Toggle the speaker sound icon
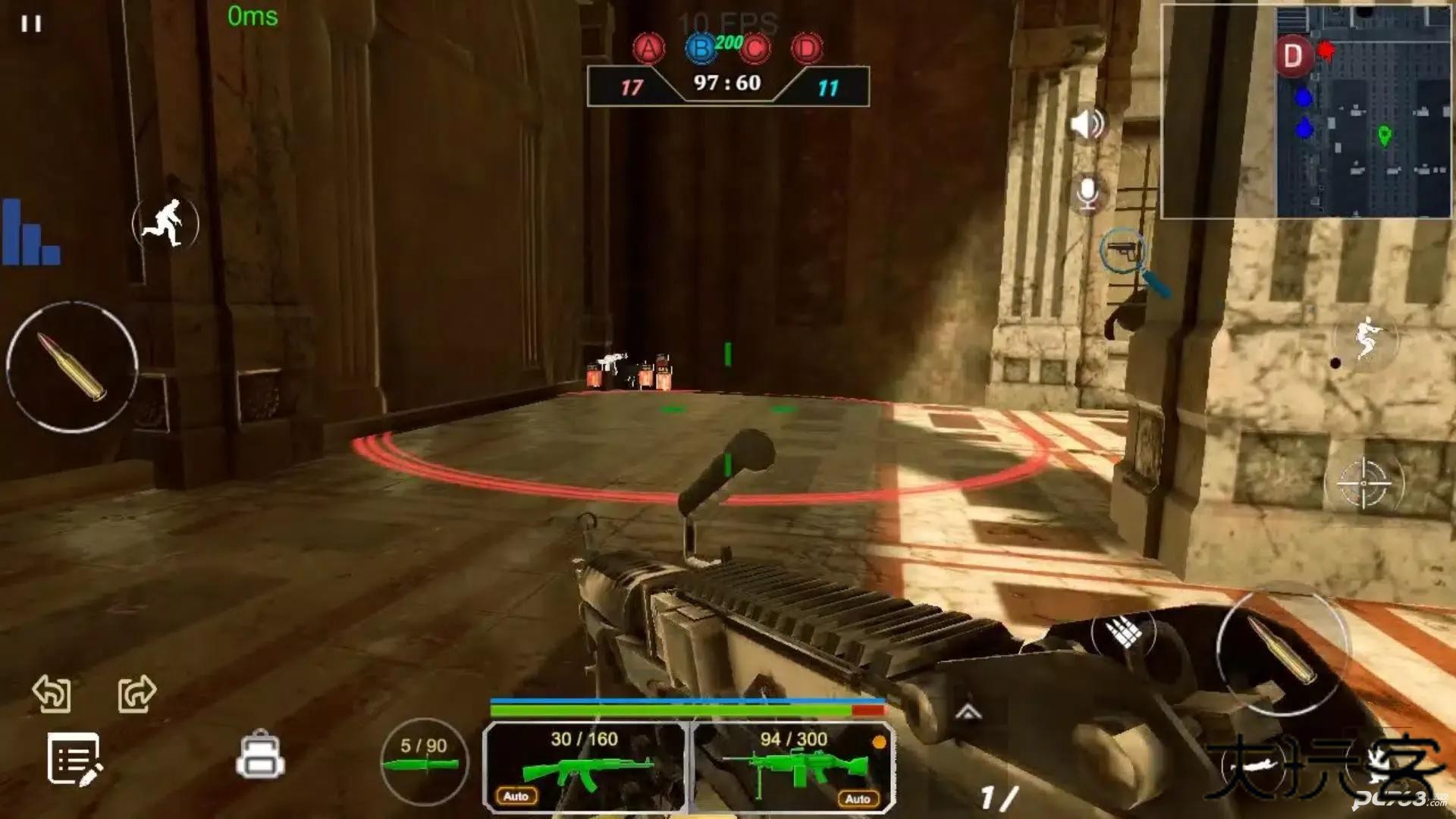Viewport: 1456px width, 819px height. 1087,124
